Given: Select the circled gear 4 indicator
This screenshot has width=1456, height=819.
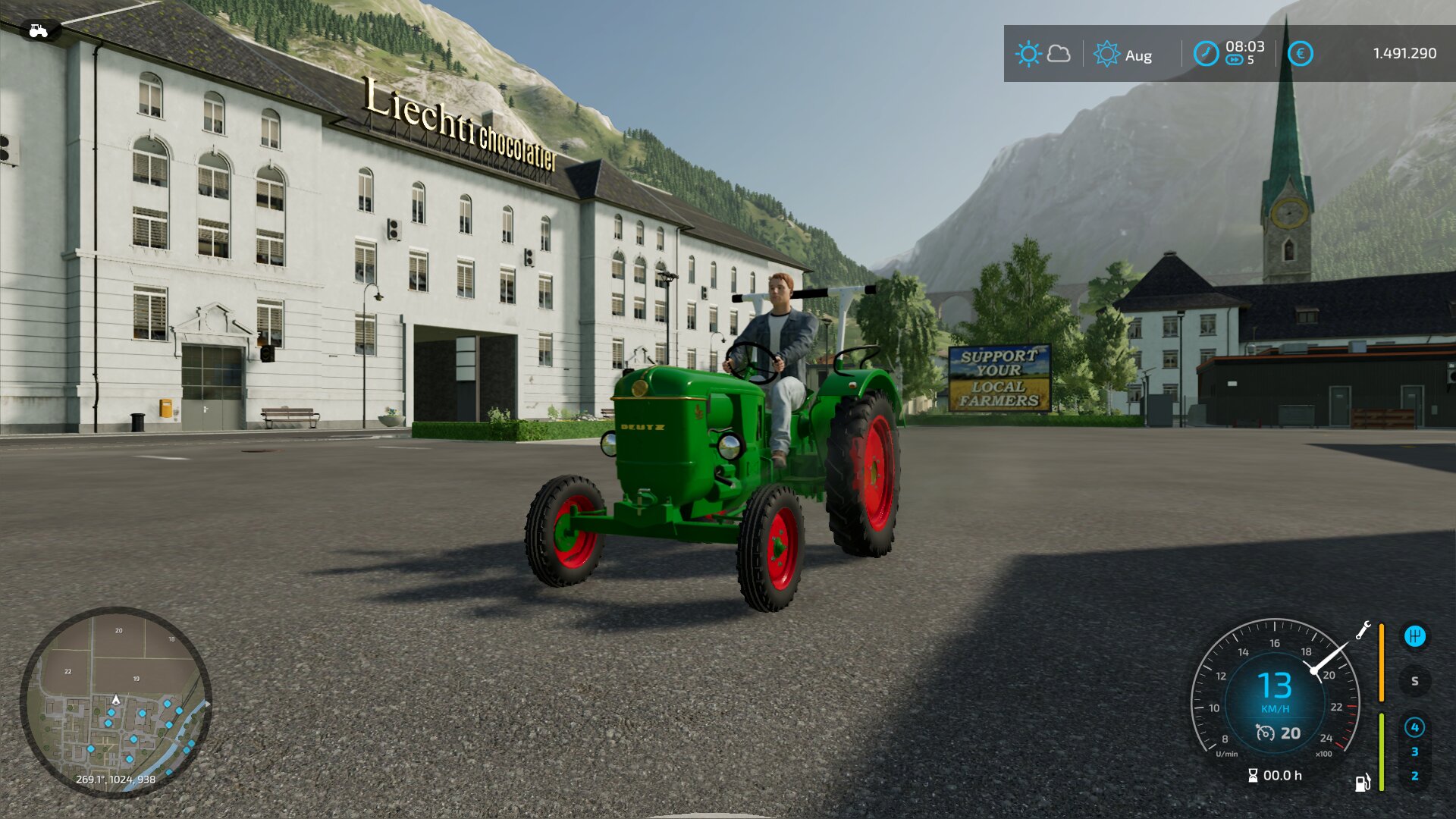Looking at the screenshot, I should click(x=1414, y=727).
